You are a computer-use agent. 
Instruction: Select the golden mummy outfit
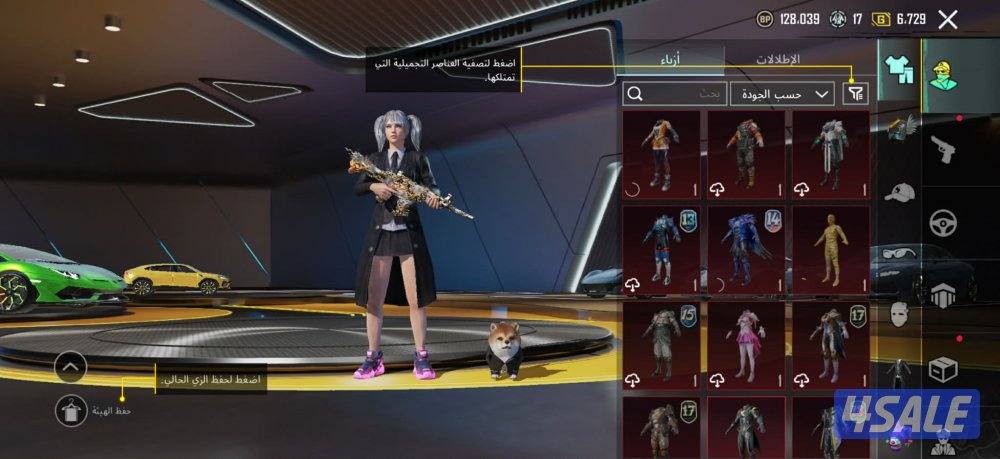830,250
